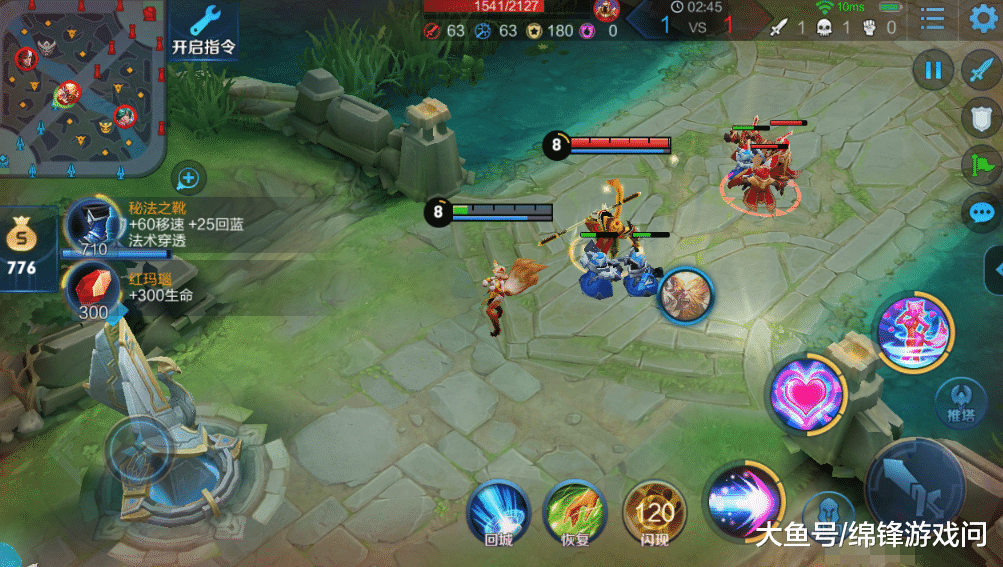Use the 恢复 heal skill
The height and width of the screenshot is (567, 1003).
[x=574, y=512]
